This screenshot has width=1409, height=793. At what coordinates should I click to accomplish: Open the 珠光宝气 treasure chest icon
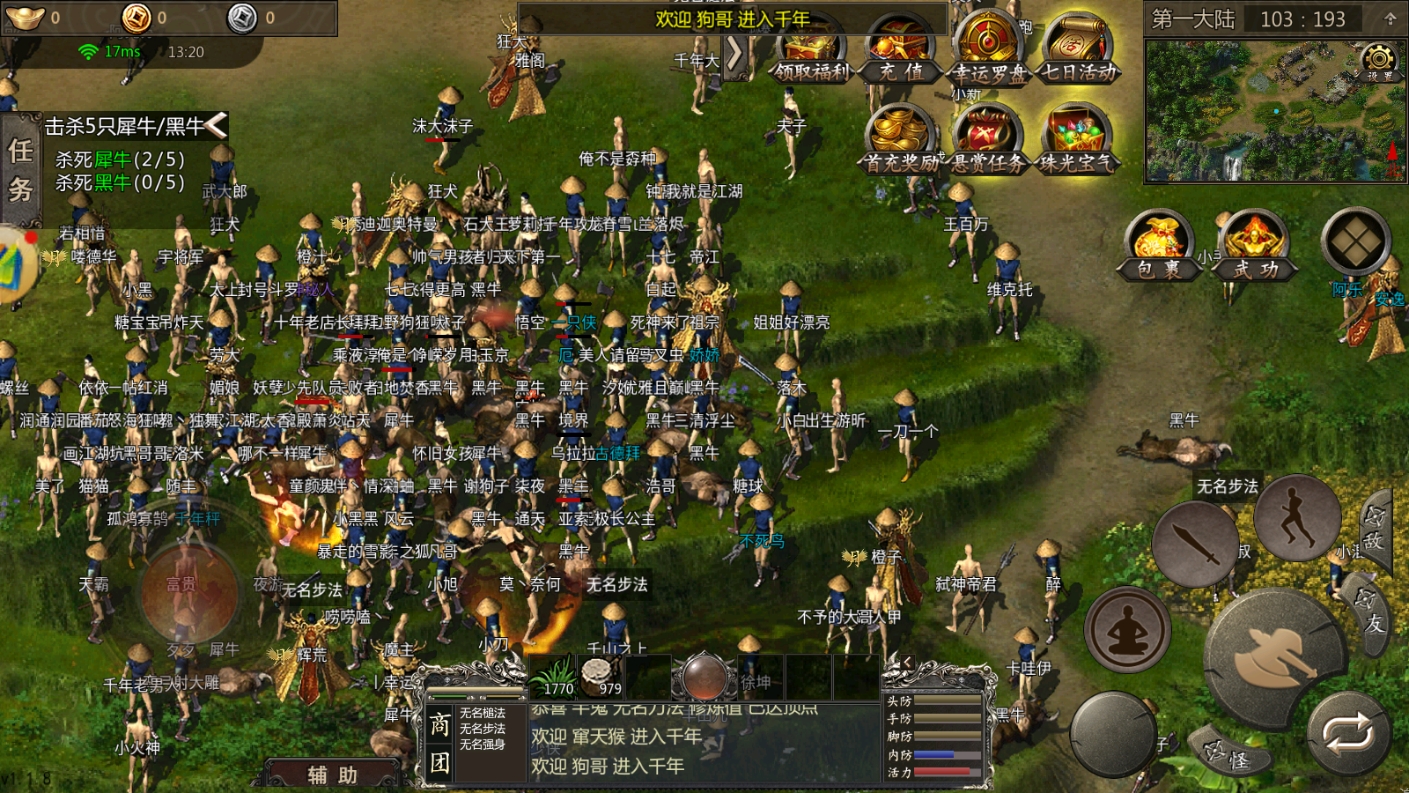coord(1078,138)
